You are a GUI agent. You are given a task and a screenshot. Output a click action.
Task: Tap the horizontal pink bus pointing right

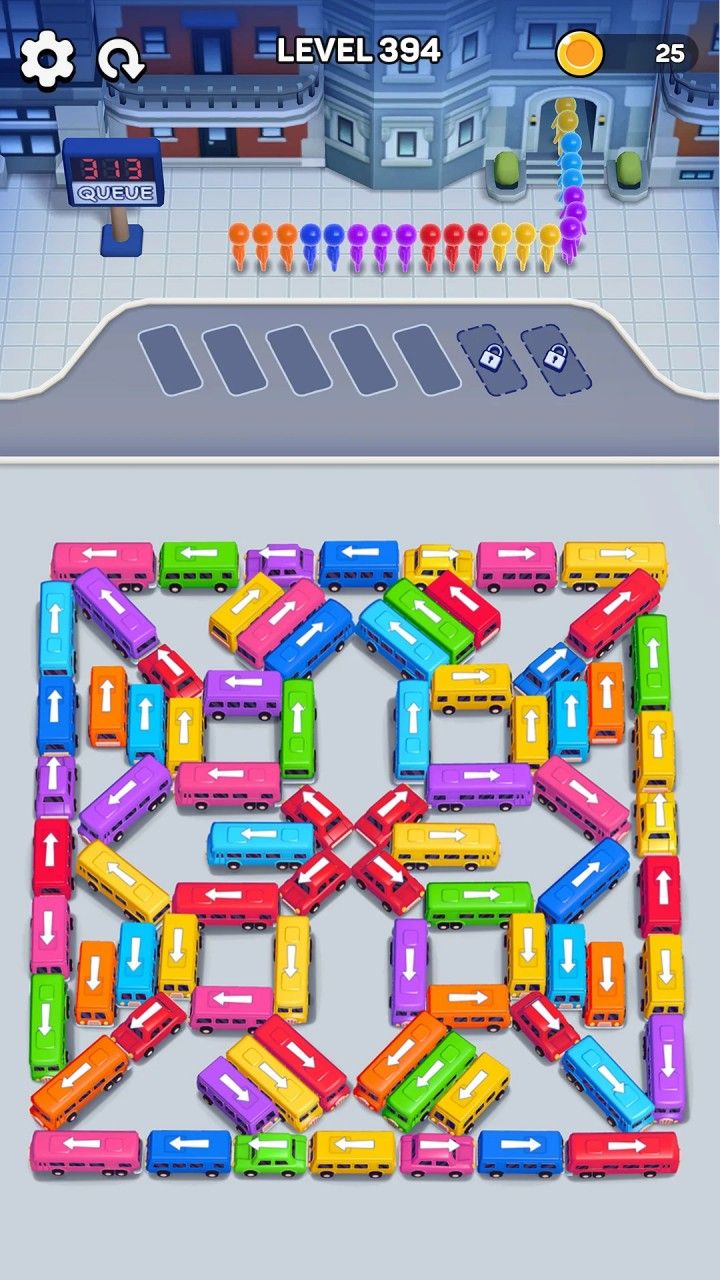pos(516,565)
